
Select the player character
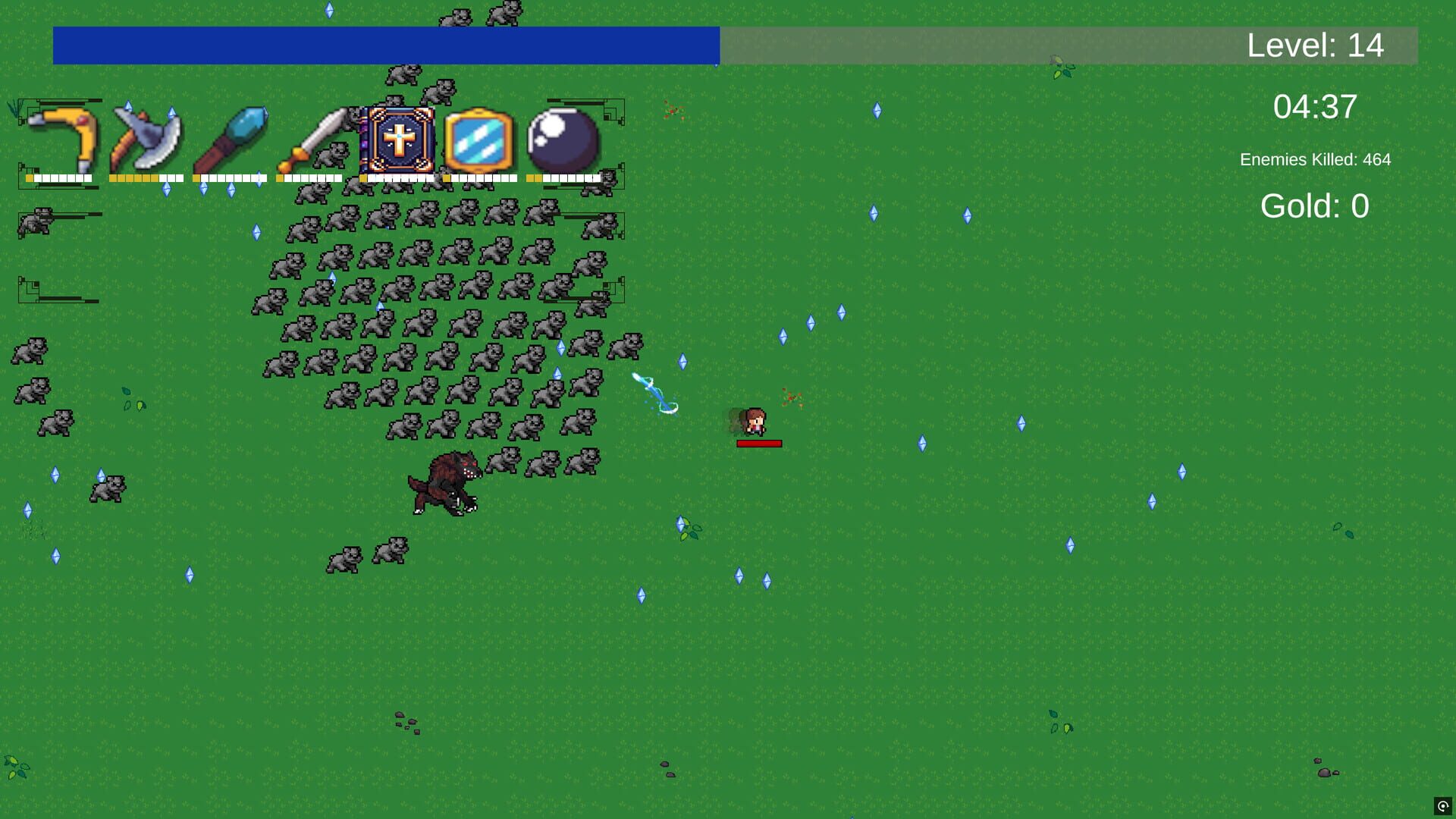tap(755, 421)
